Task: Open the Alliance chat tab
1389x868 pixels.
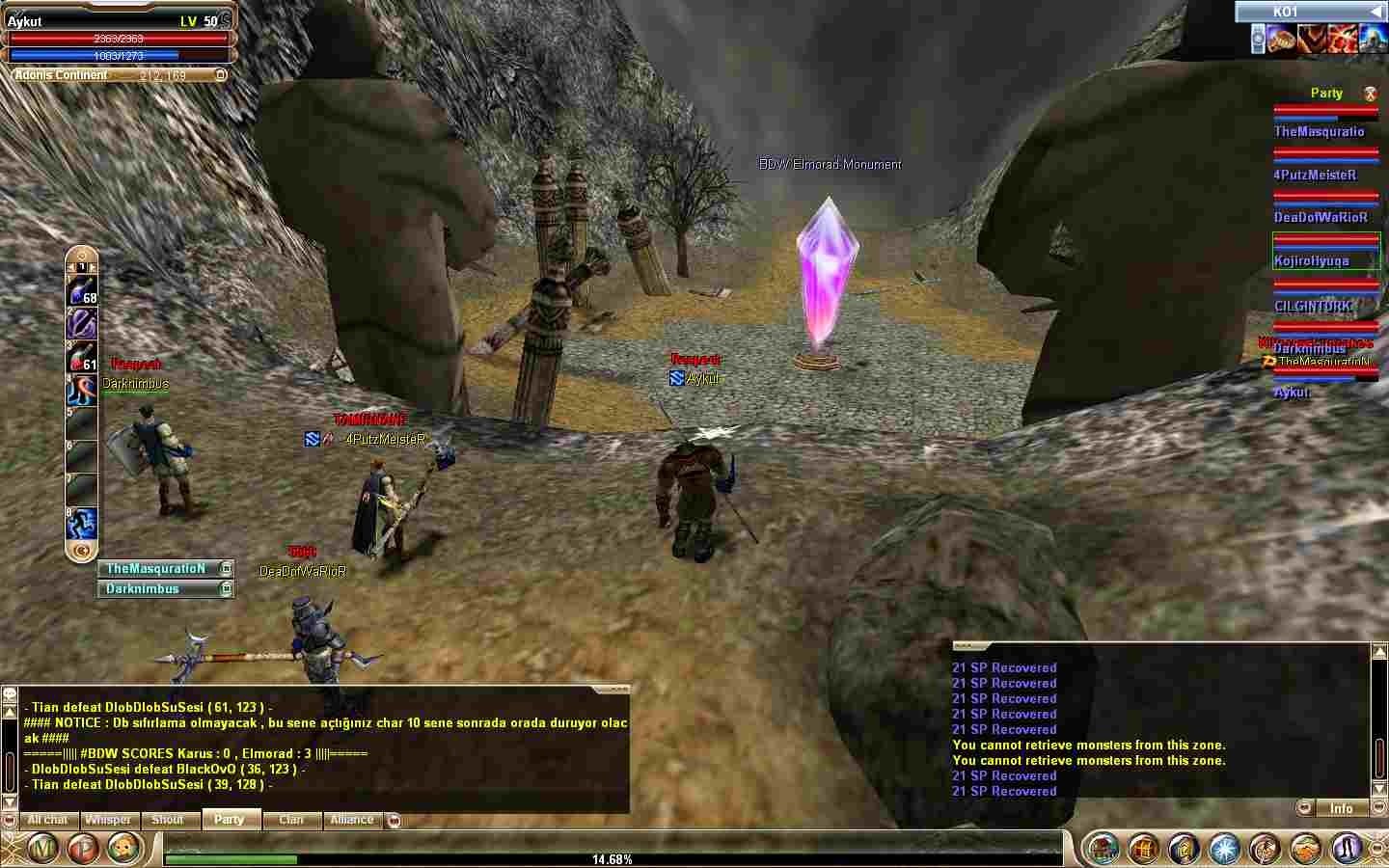Action: pos(352,820)
